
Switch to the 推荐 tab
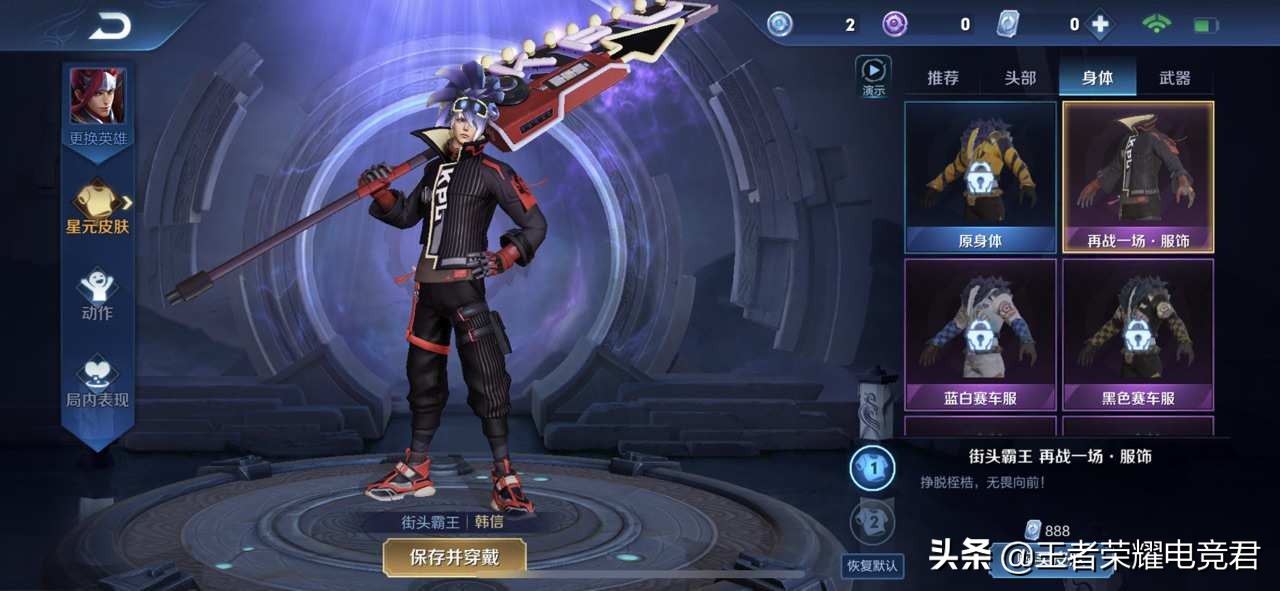pos(943,78)
